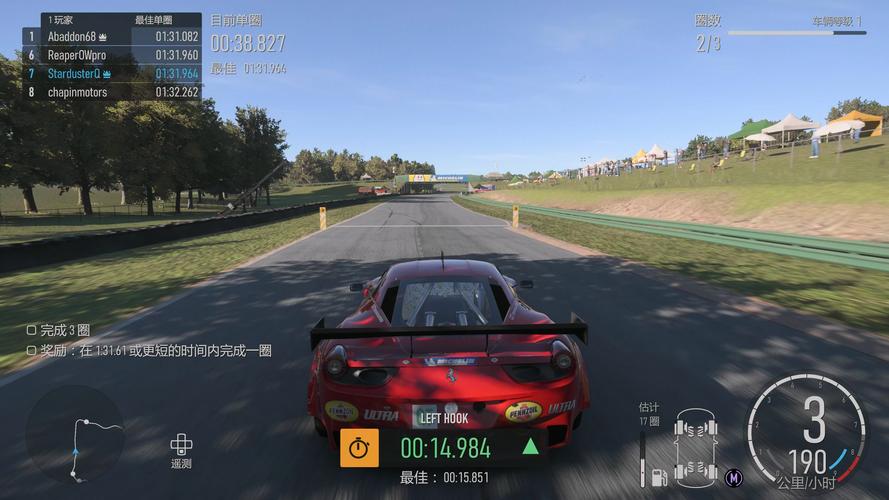Highlight StardusterQ in the standings

pos(111,73)
